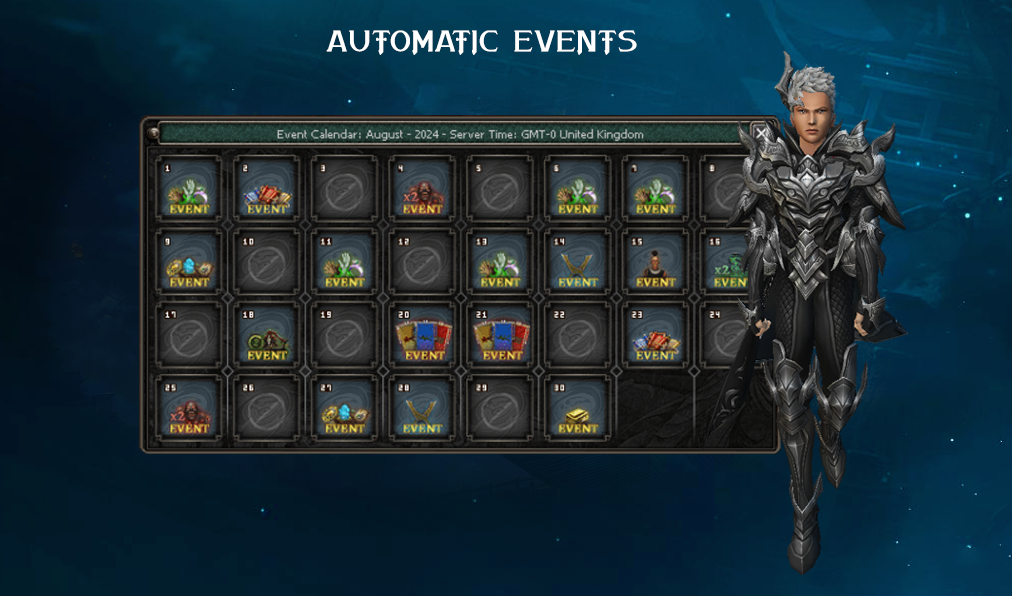View the day 11 event tile
Viewport: 1012px width, 596px height.
click(x=345, y=263)
